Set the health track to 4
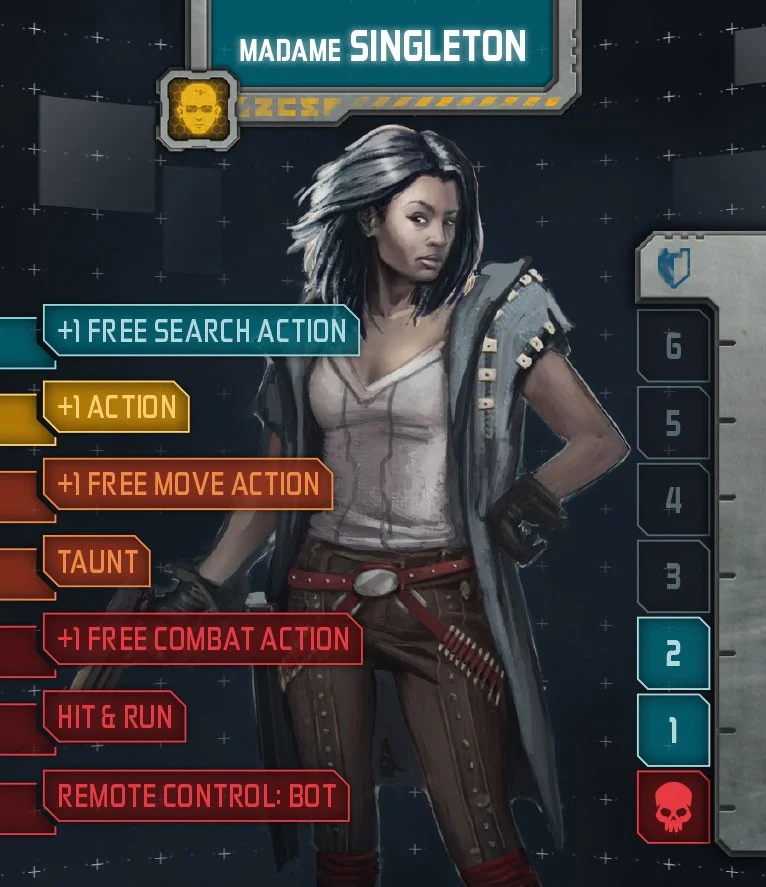The image size is (766, 887). [673, 500]
